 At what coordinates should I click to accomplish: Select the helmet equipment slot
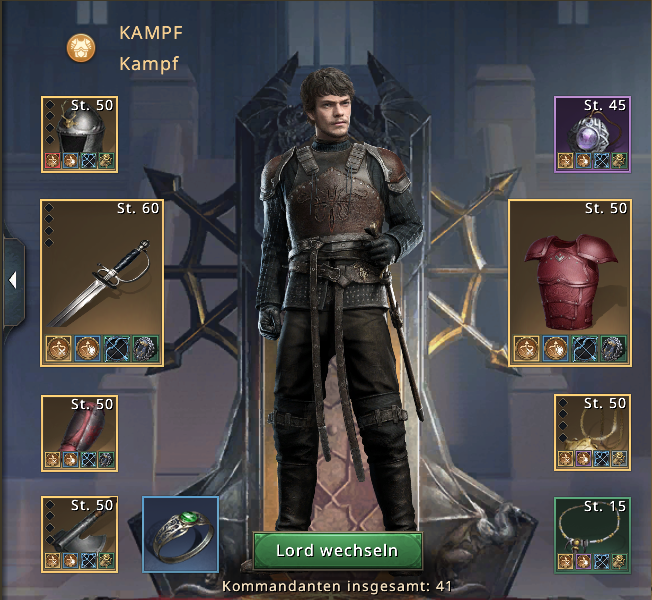[78, 134]
